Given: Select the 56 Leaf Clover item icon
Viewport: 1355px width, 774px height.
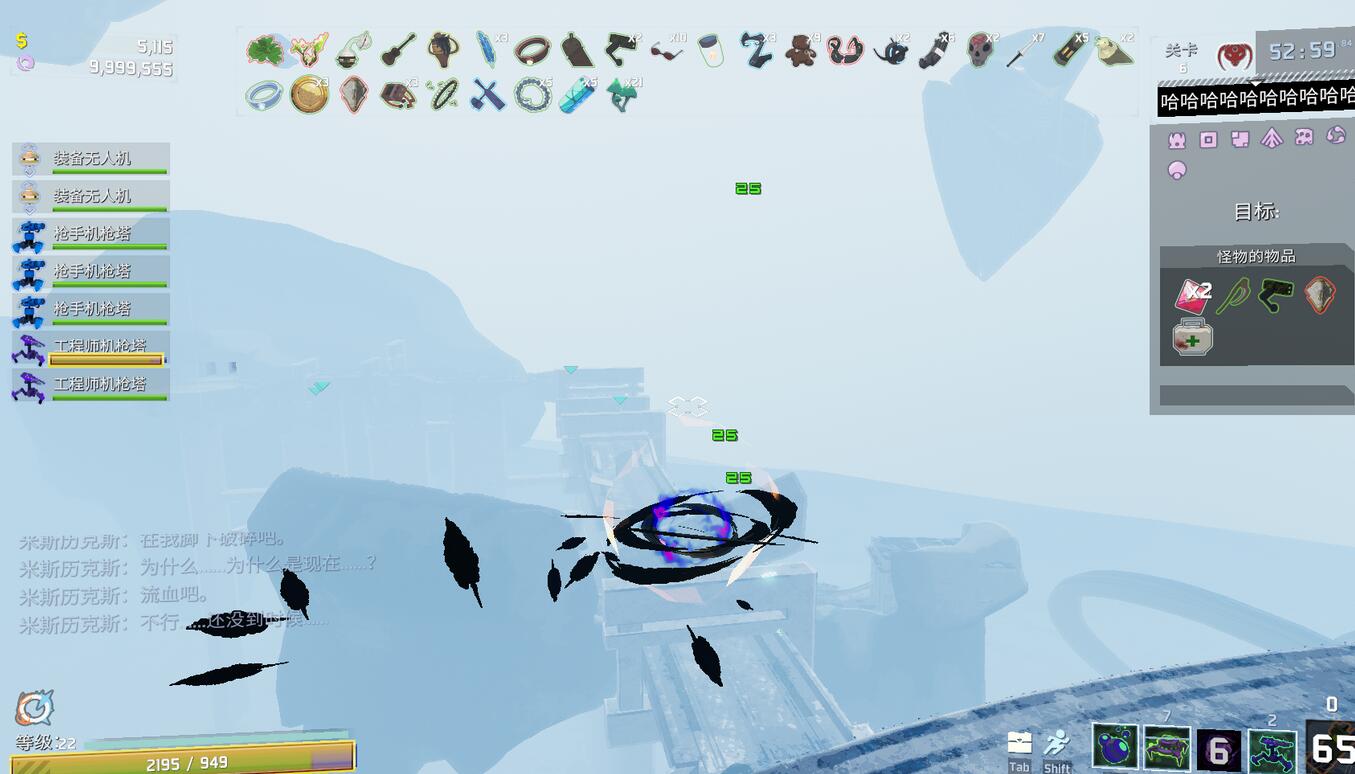Looking at the screenshot, I should click(265, 50).
